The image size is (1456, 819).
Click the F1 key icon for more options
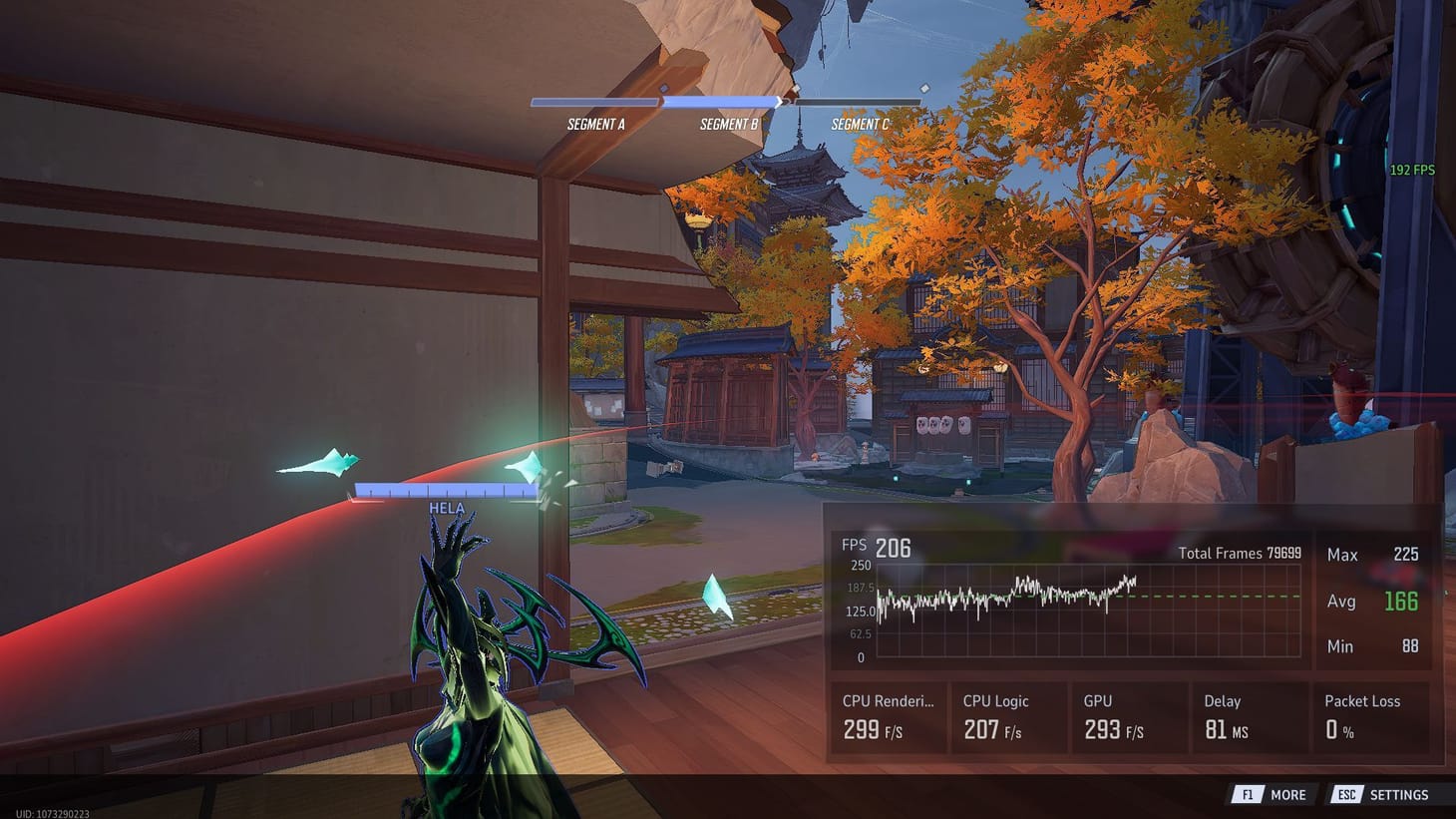pos(1247,794)
